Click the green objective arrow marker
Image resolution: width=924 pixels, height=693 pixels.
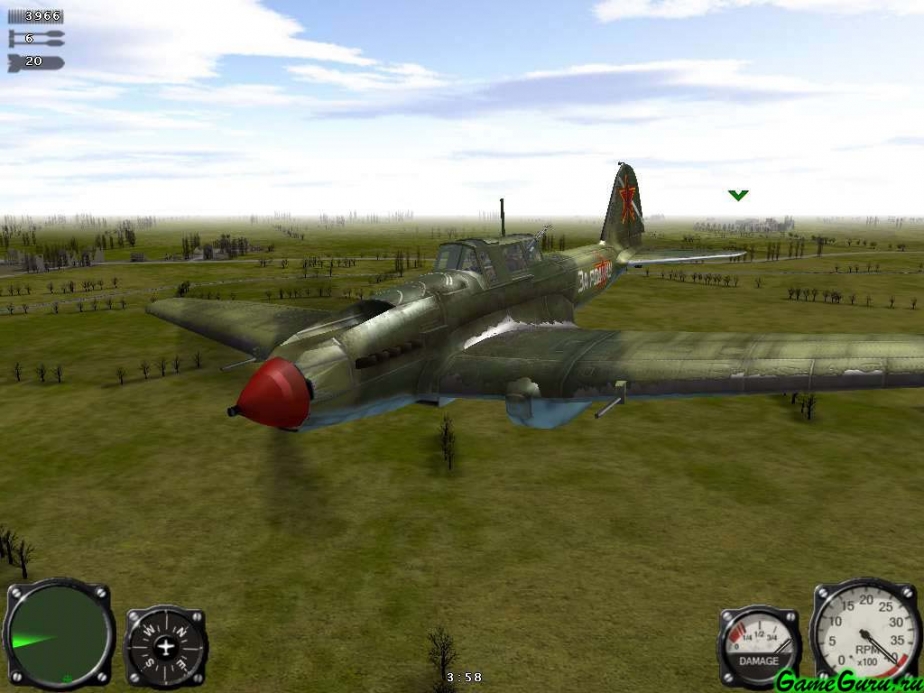point(738,195)
